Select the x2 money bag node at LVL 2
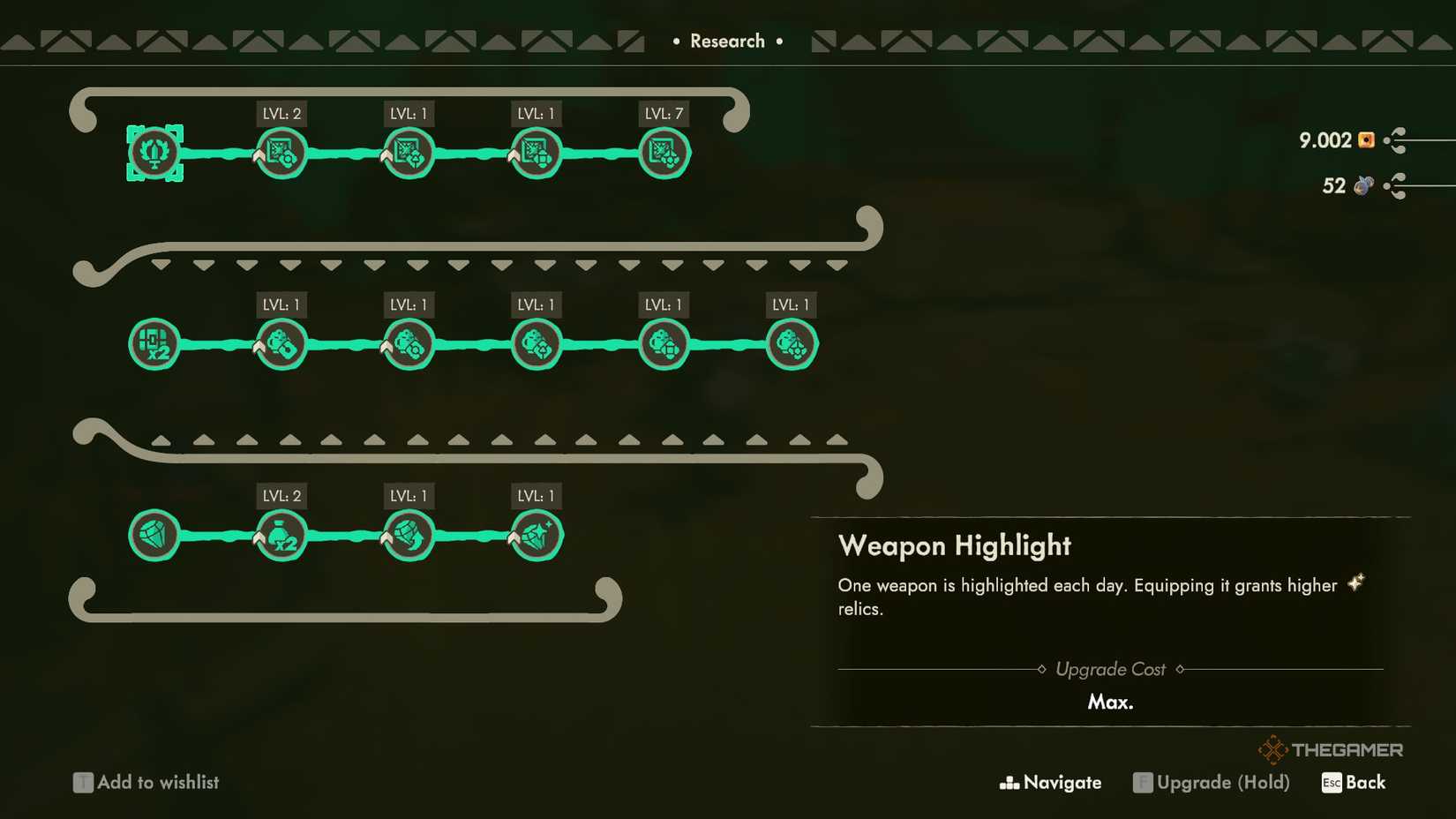Screen dimensions: 1456x819 point(281,534)
